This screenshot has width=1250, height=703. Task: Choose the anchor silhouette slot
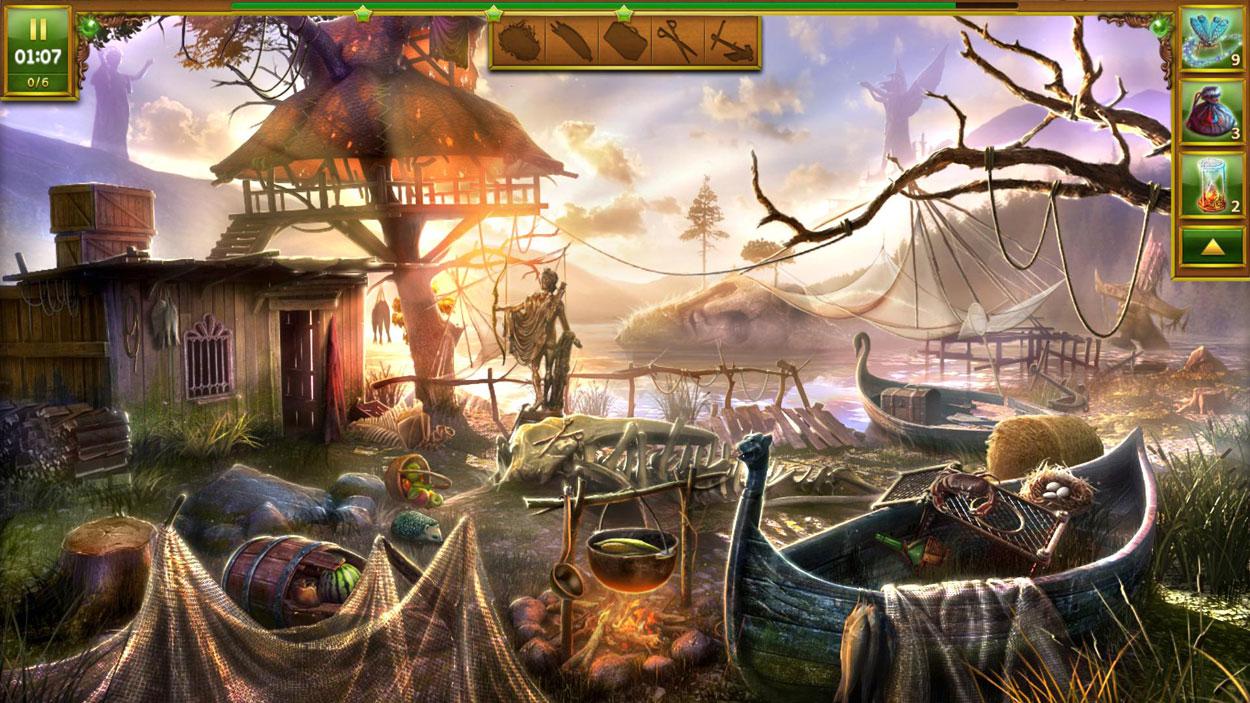coord(728,41)
